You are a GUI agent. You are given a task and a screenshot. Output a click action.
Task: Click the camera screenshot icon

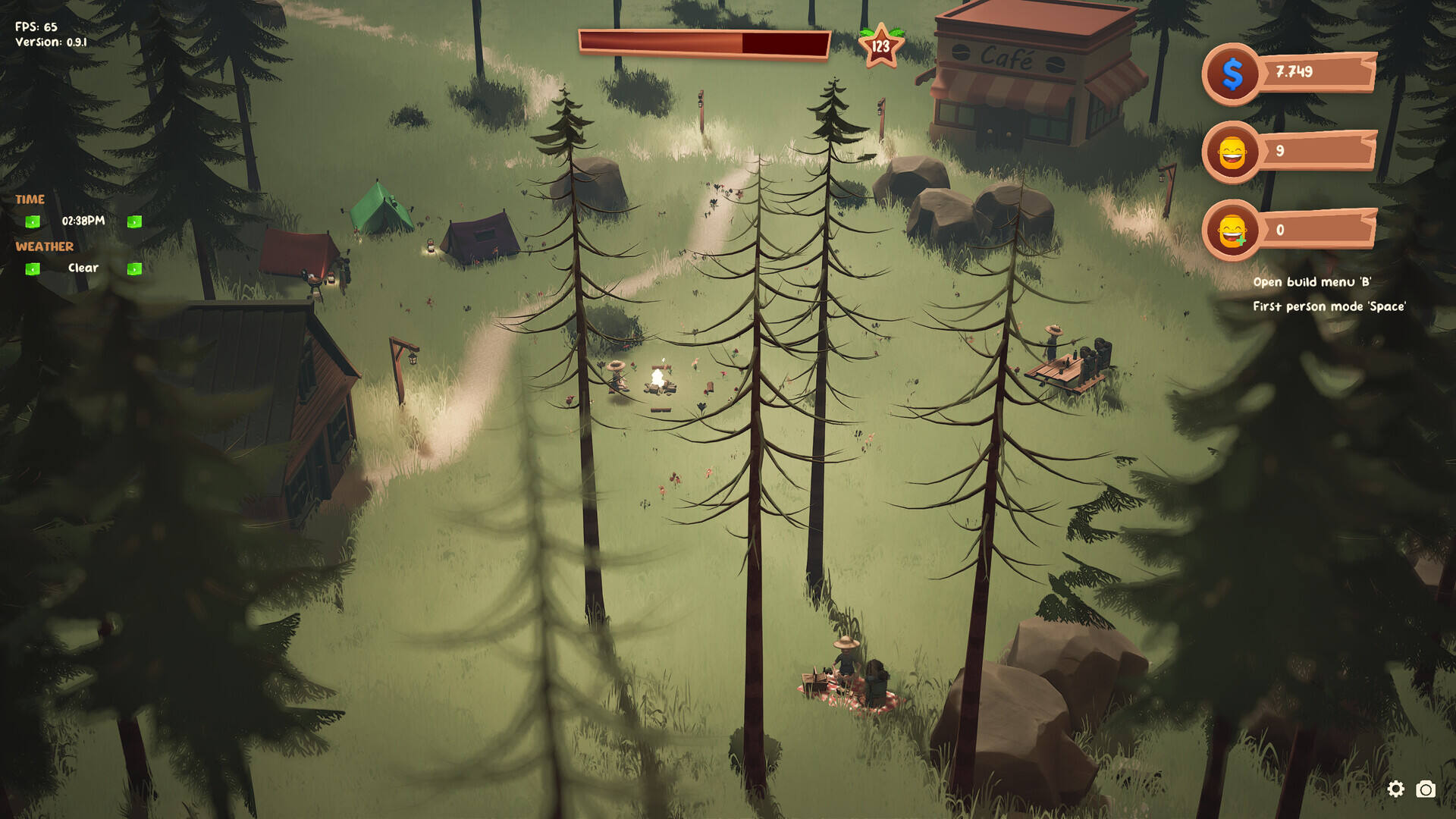pos(1426,789)
